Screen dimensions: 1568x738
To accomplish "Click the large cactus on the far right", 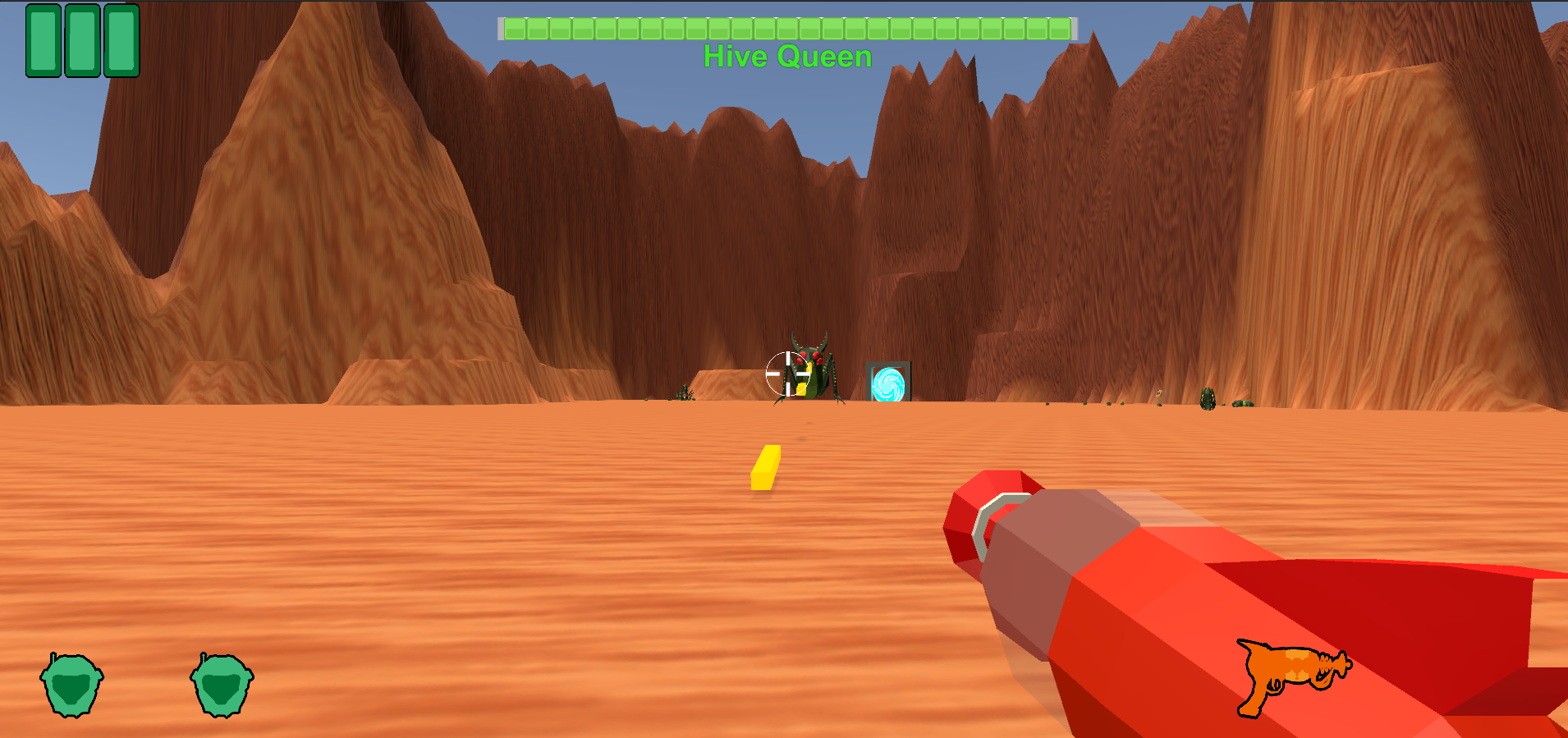I will click(1208, 400).
